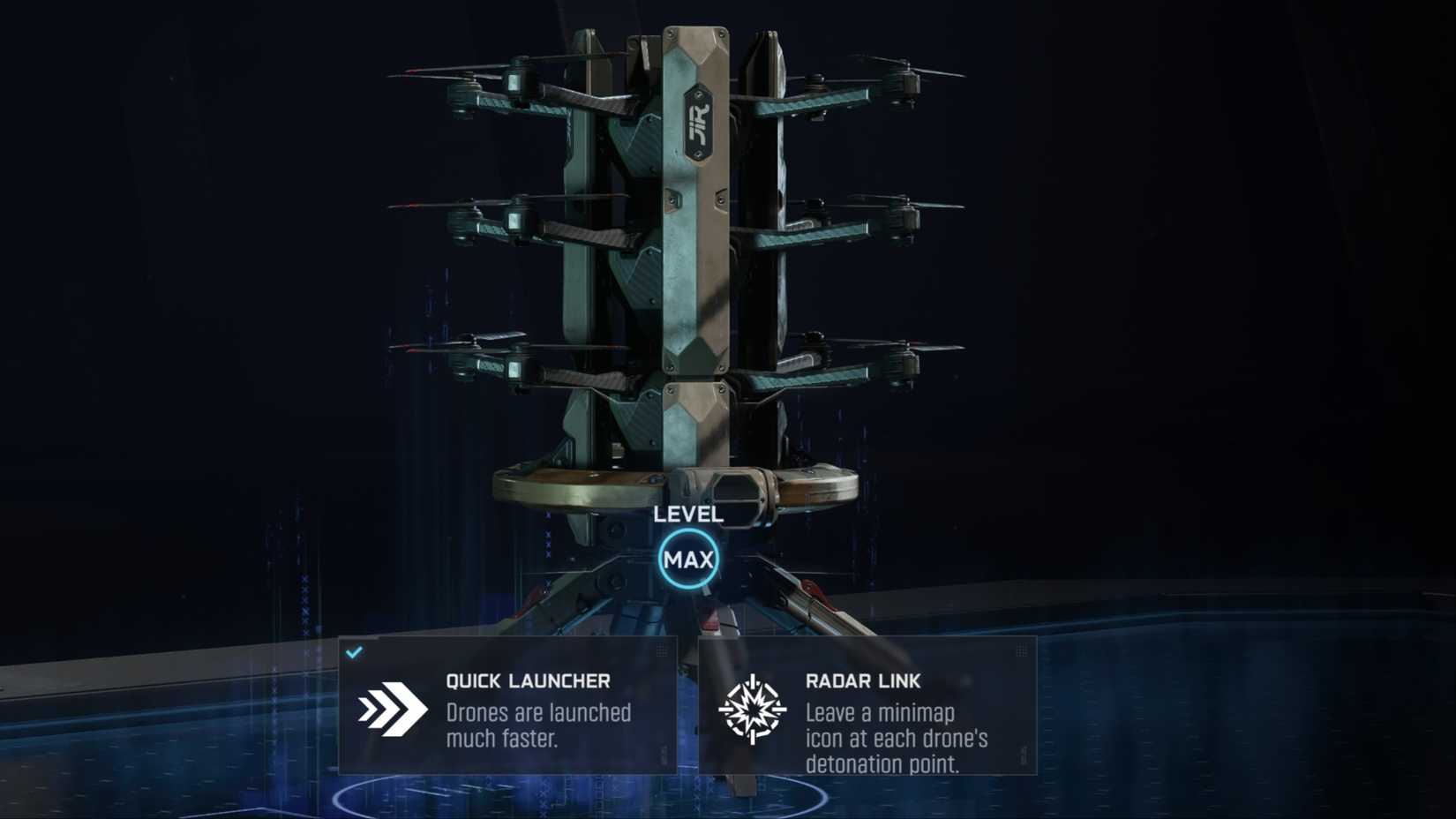This screenshot has width=1456, height=819.
Task: Switch to the Radar Link upgrade card
Action: point(869,706)
